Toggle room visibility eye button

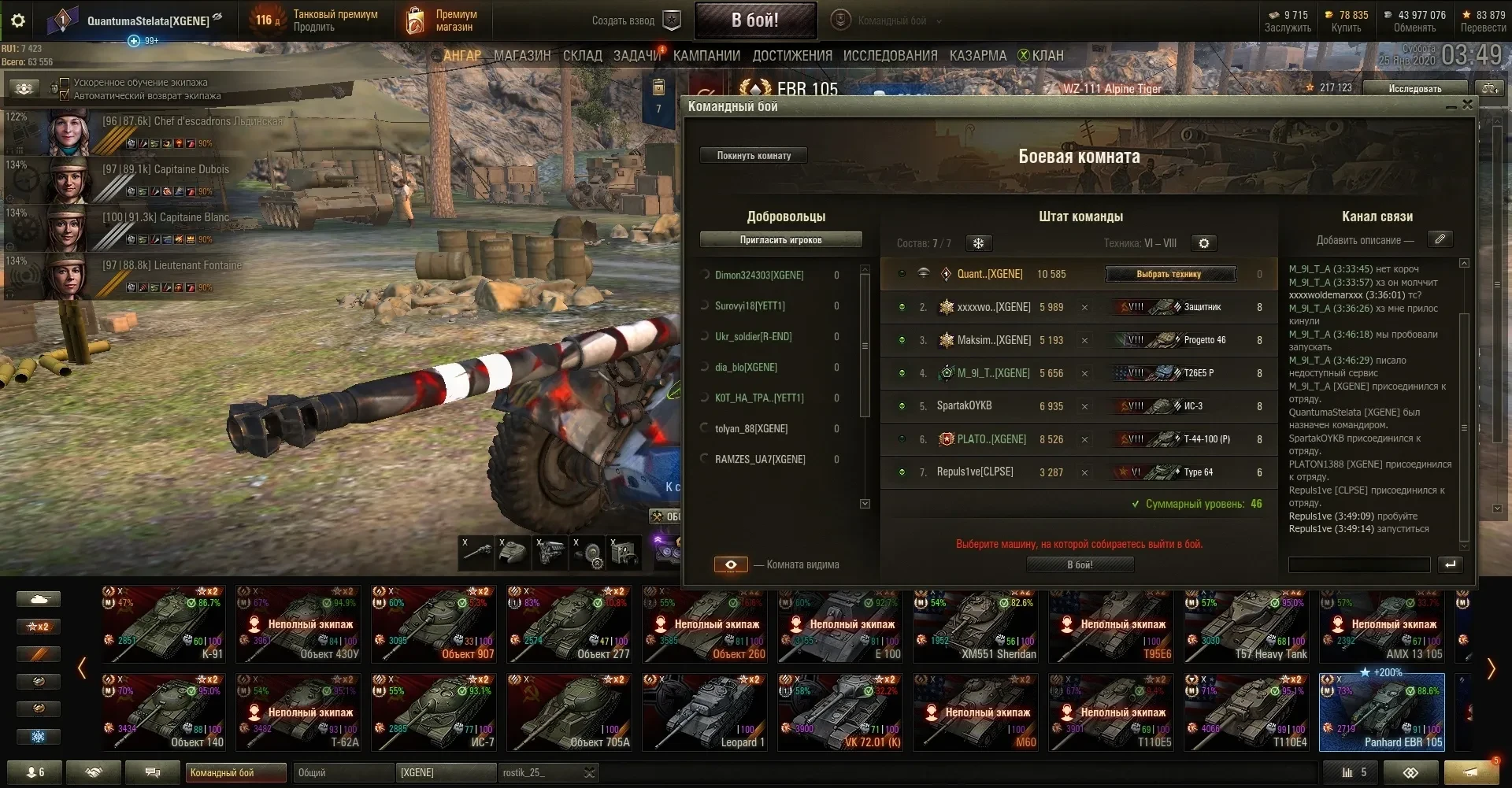click(x=731, y=564)
